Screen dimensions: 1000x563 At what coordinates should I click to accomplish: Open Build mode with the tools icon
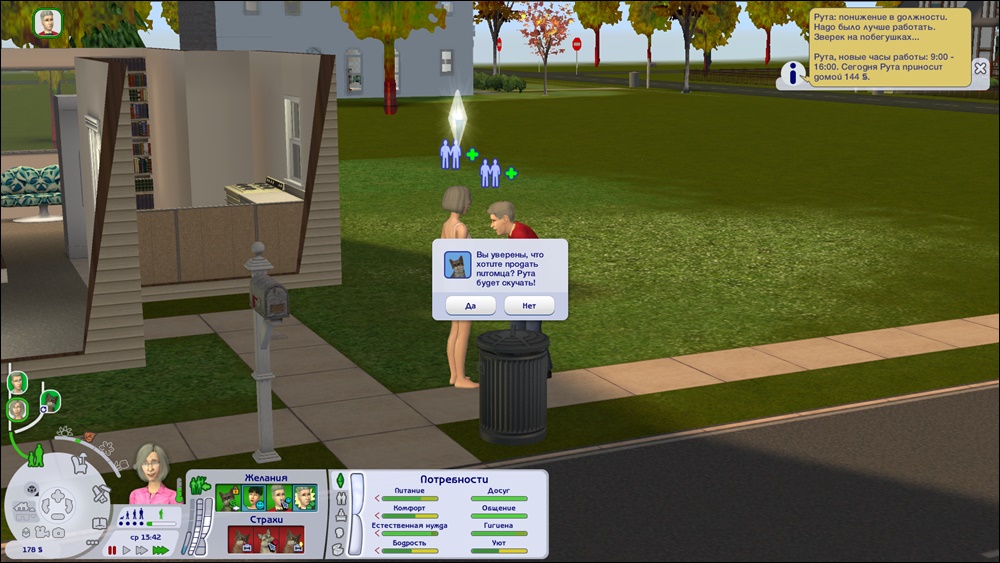pyautogui.click(x=100, y=493)
